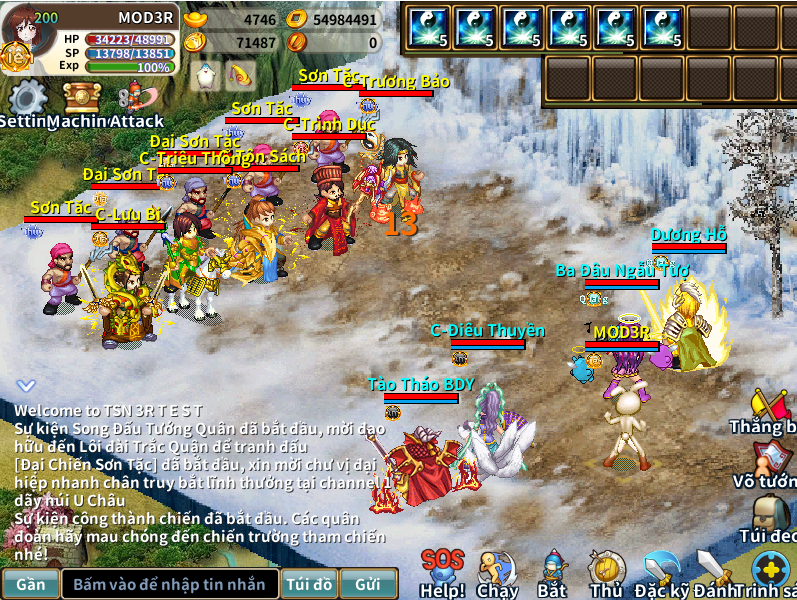Open the Machine treasure chest icon
This screenshot has width=797, height=600.
(83, 100)
